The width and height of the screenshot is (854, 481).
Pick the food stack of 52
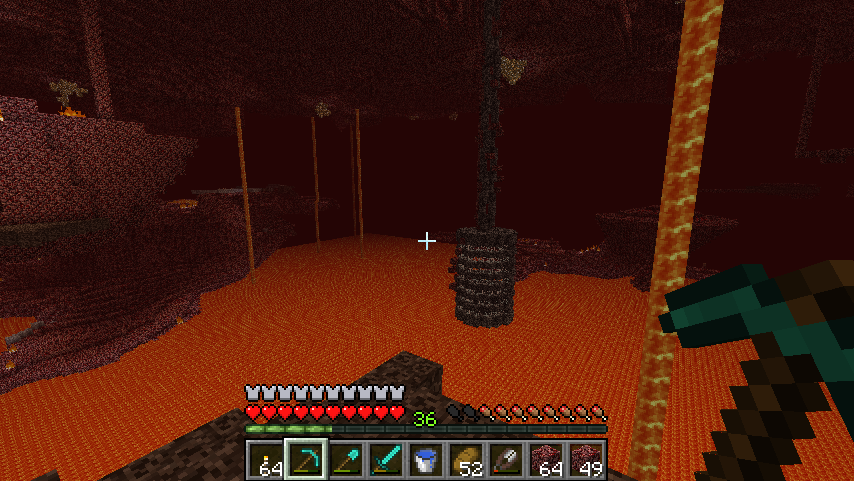[466, 460]
